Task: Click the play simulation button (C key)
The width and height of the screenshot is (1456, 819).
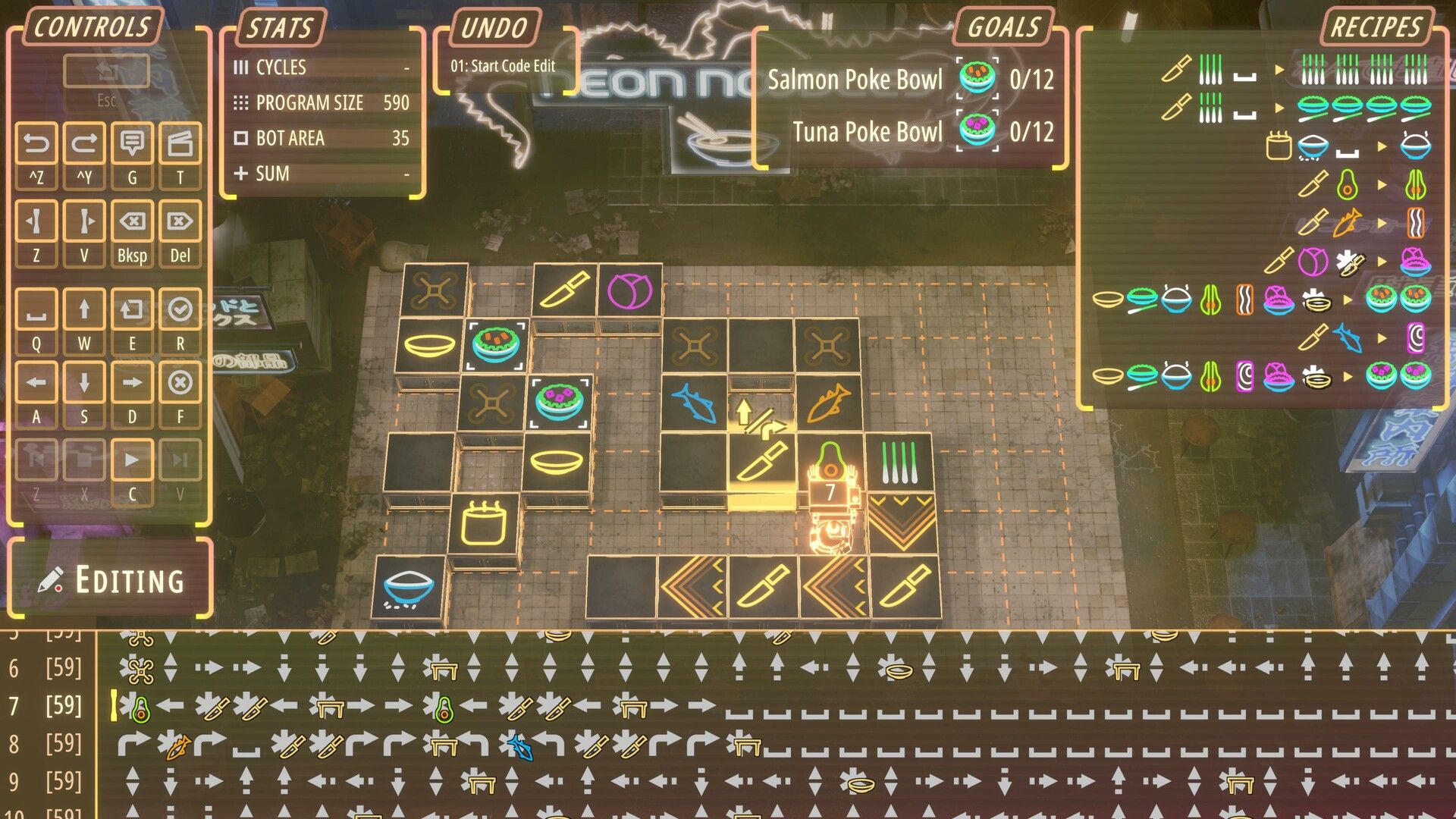Action: click(132, 459)
